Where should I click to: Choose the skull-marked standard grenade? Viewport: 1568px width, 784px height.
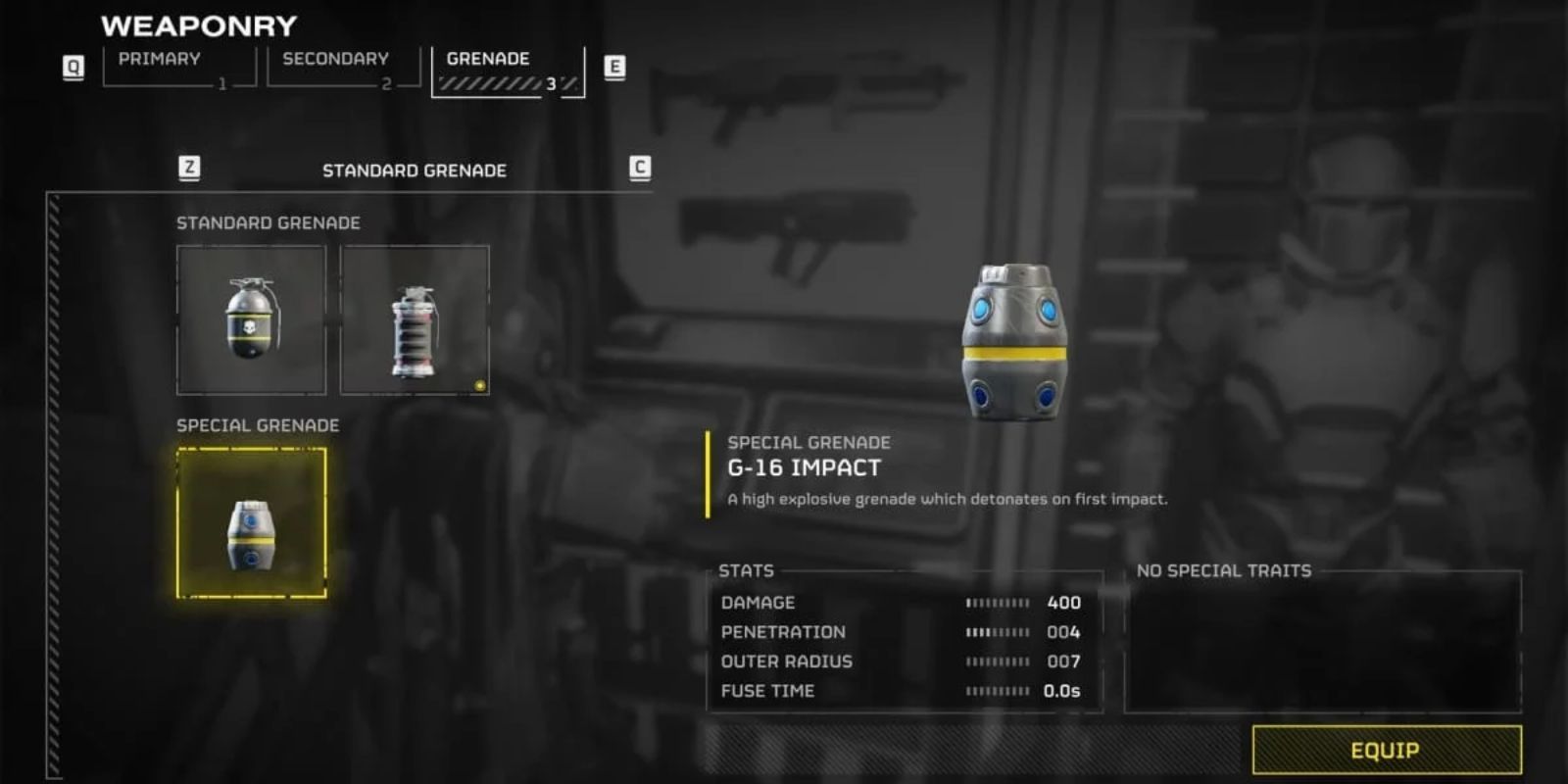(x=252, y=319)
